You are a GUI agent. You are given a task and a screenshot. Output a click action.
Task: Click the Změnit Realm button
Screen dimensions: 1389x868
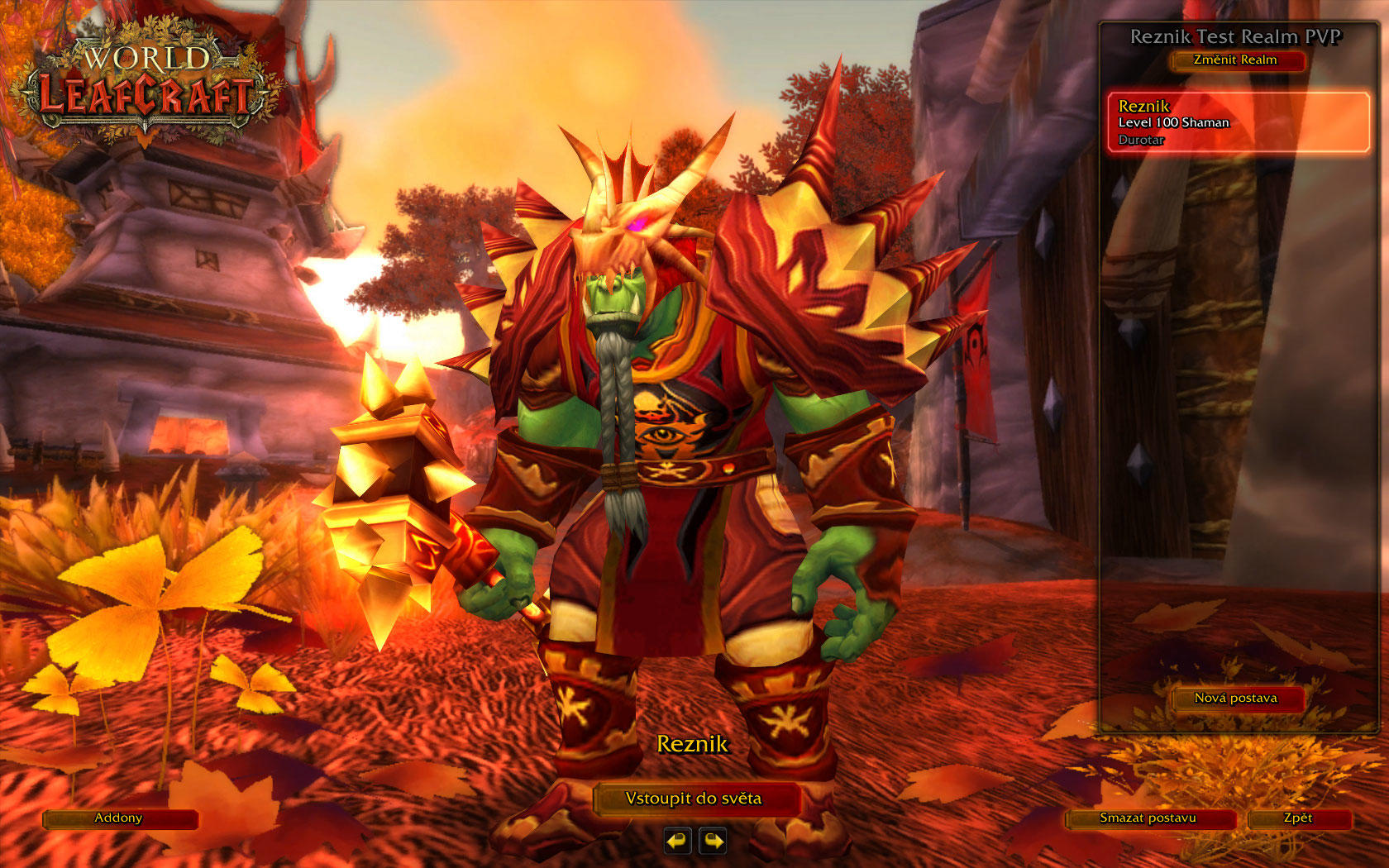click(1235, 60)
